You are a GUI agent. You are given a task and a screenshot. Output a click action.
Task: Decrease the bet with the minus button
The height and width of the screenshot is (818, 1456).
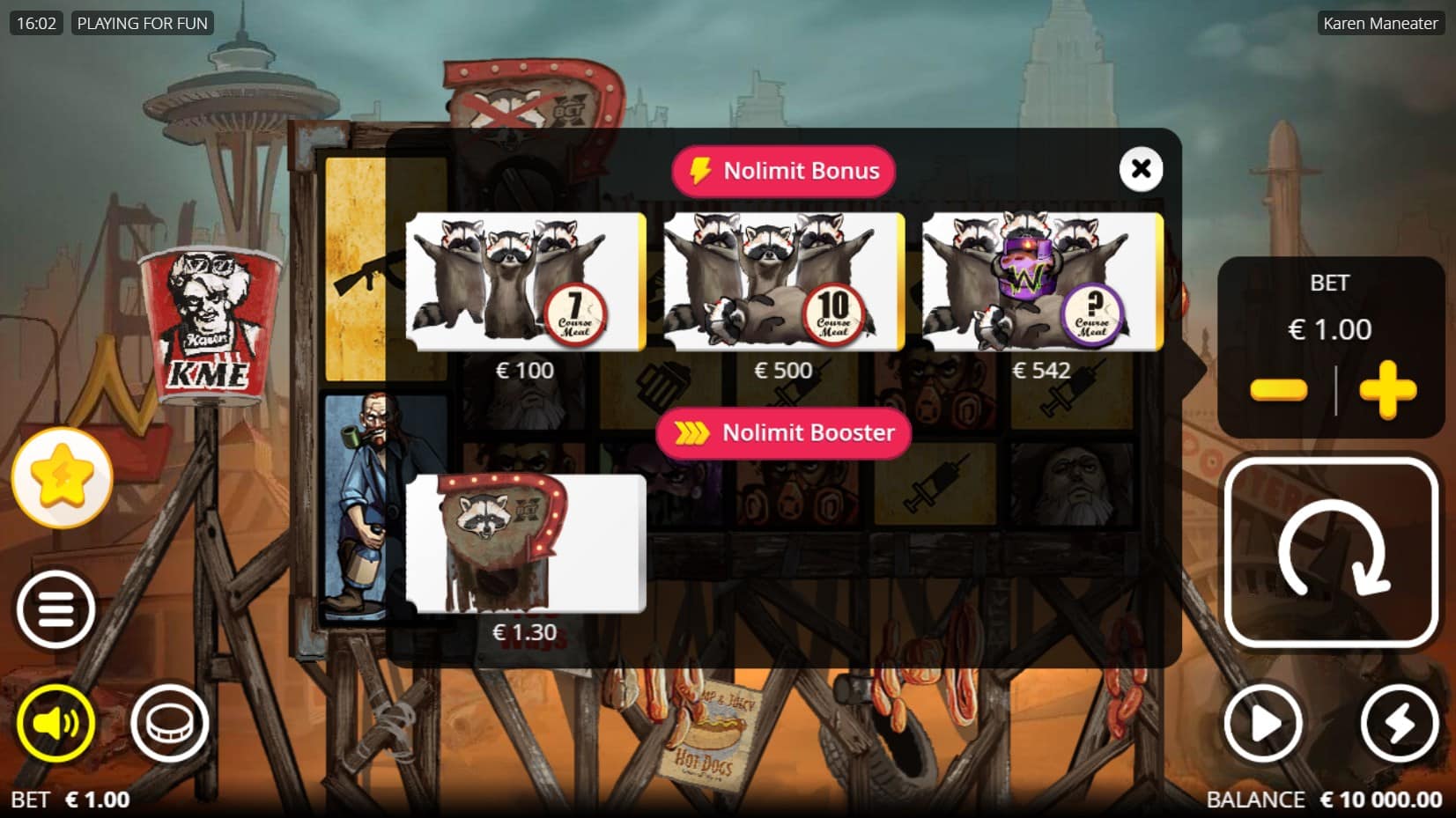[1278, 389]
